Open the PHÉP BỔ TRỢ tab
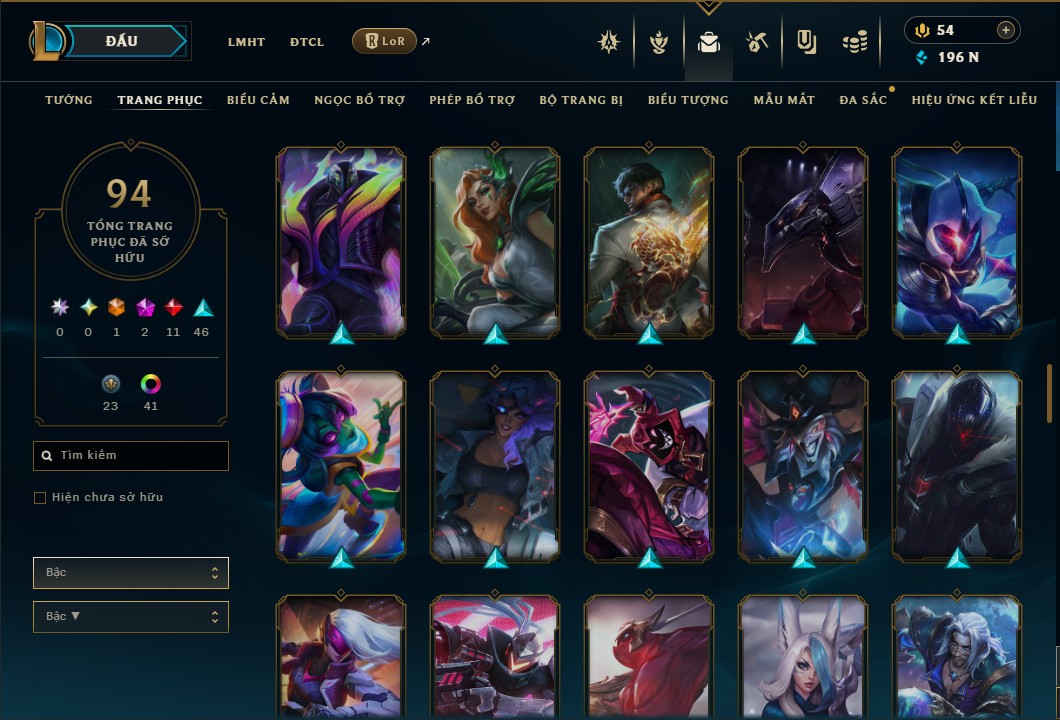1060x720 pixels. coord(472,100)
